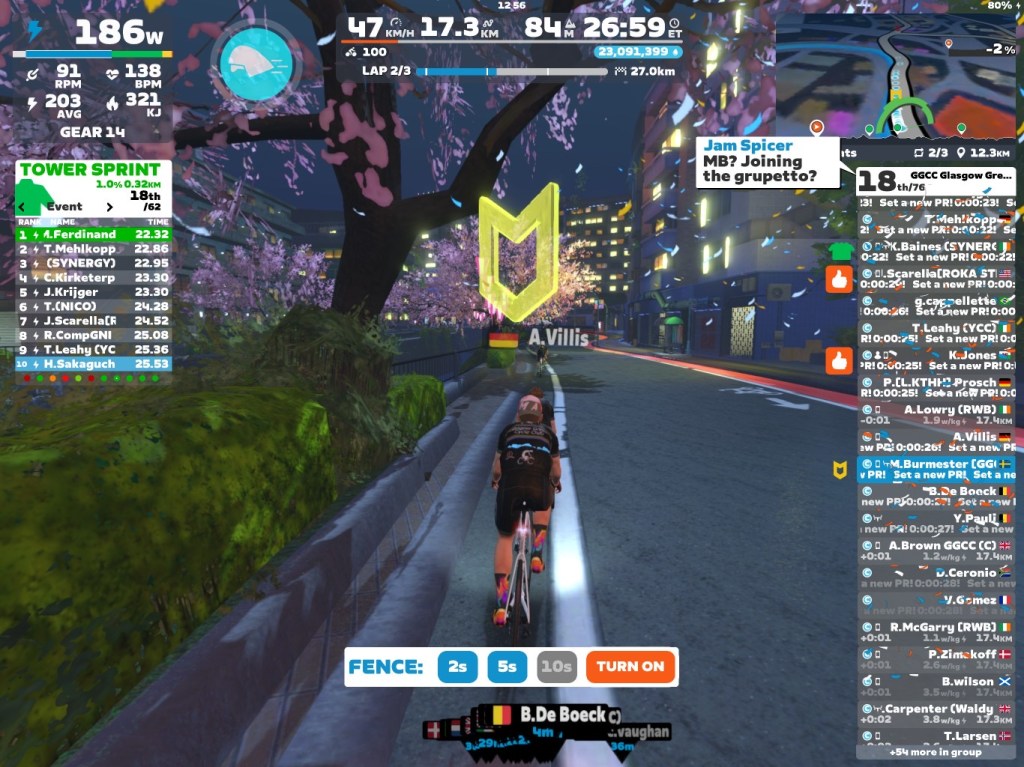Image resolution: width=1024 pixels, height=767 pixels.
Task: Click the left arrow beside Event
Action: (22, 207)
